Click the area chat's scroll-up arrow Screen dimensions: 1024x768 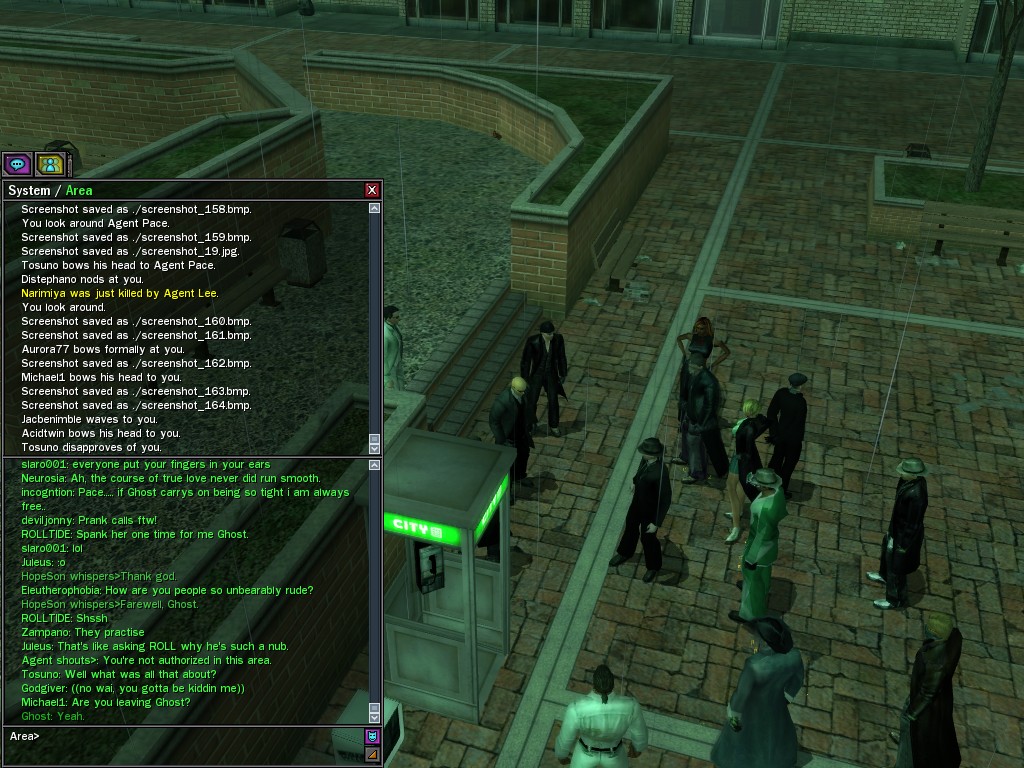(374, 465)
